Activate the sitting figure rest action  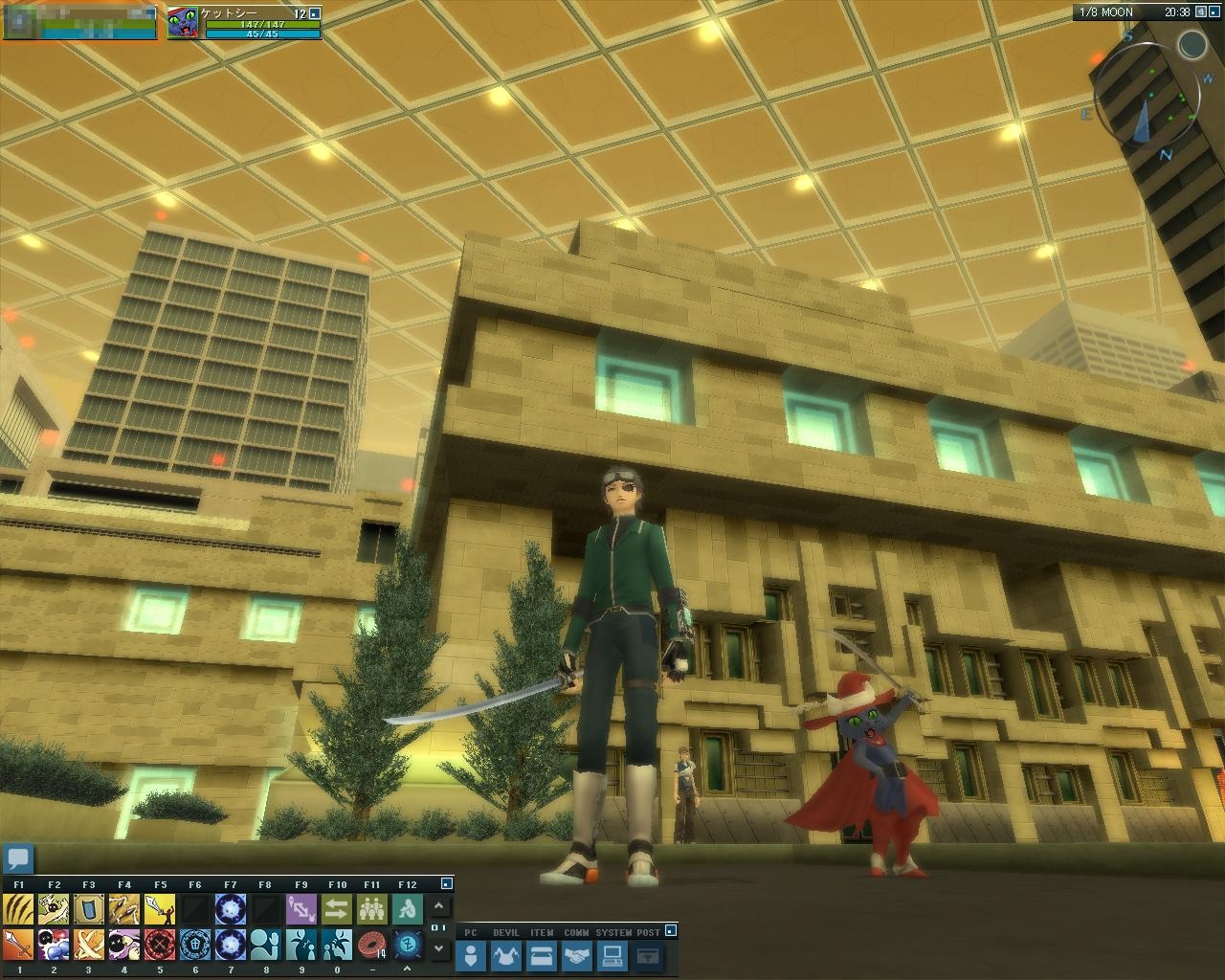(407, 908)
